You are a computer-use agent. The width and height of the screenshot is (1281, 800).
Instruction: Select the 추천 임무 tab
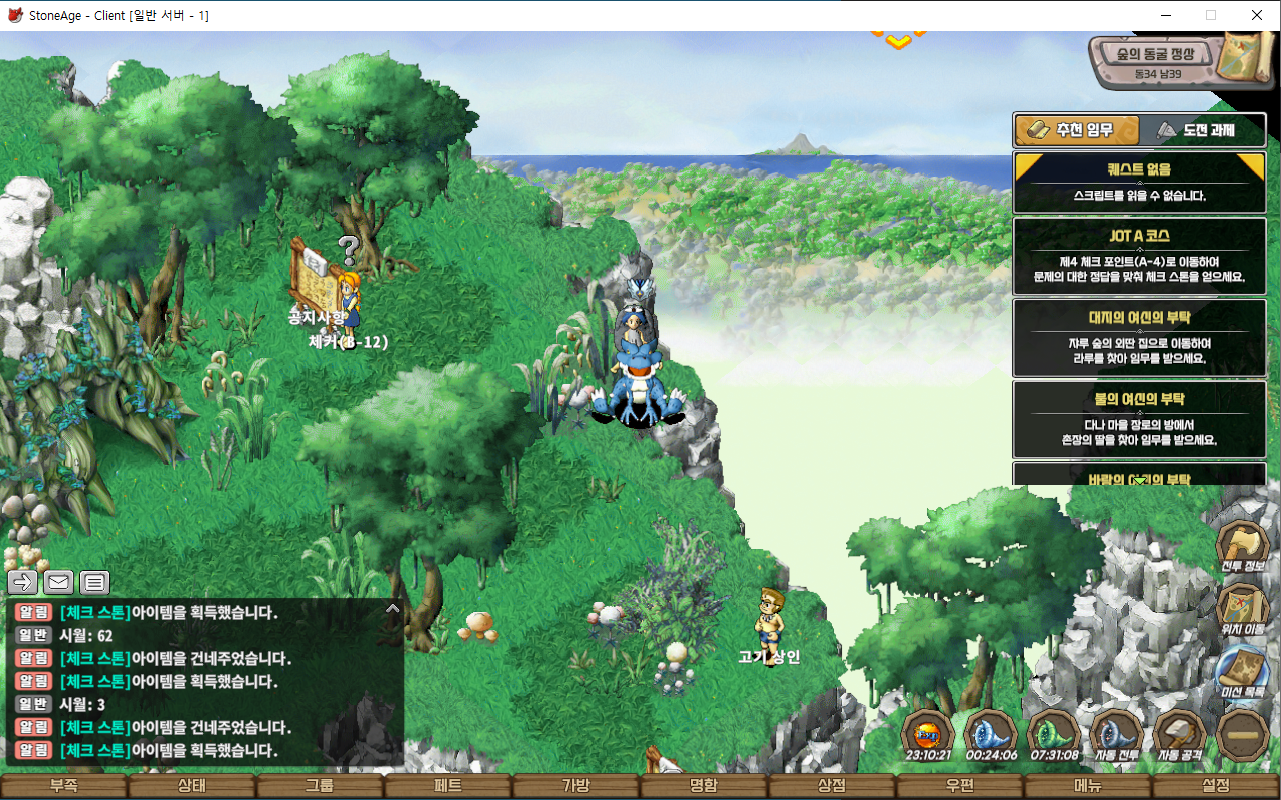[x=1078, y=130]
